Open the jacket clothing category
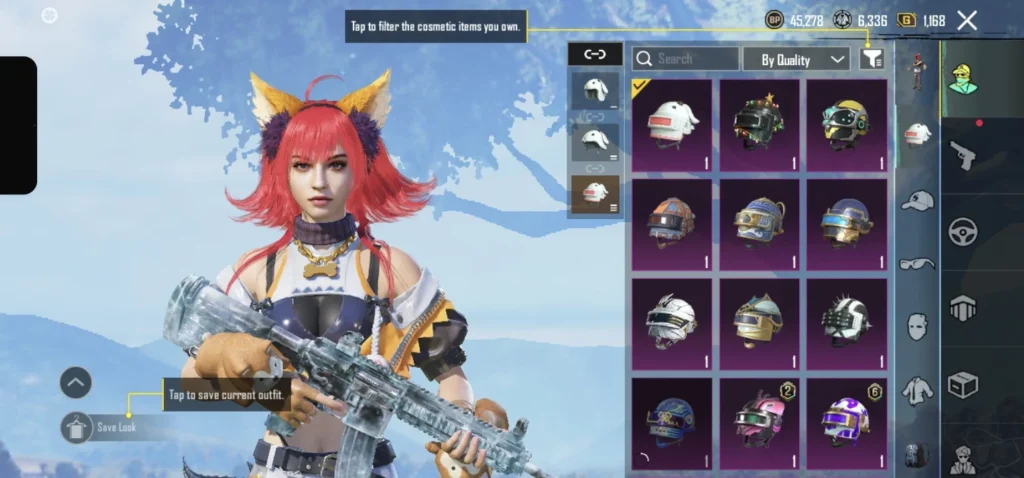 [x=917, y=390]
